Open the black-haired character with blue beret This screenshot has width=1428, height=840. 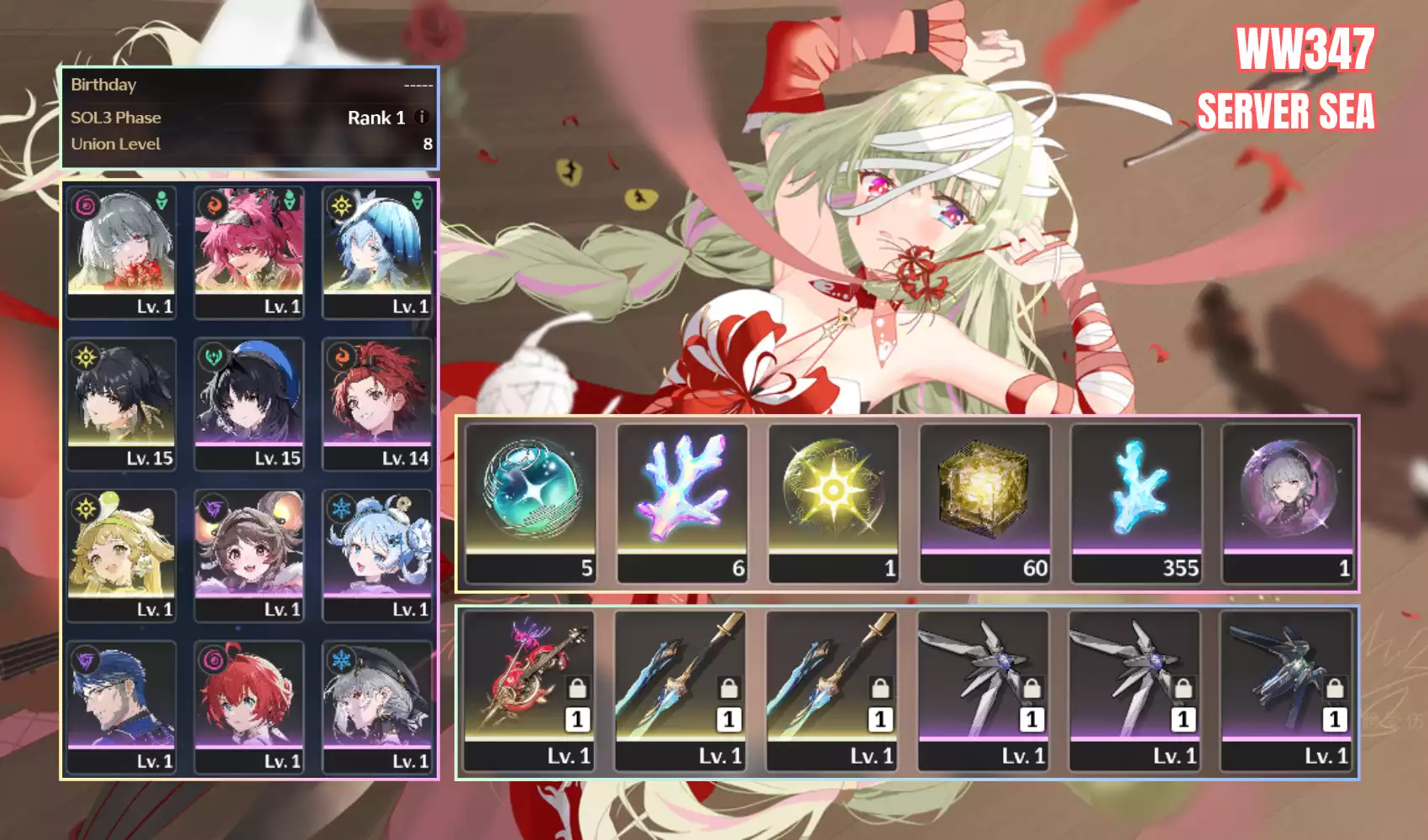click(249, 402)
